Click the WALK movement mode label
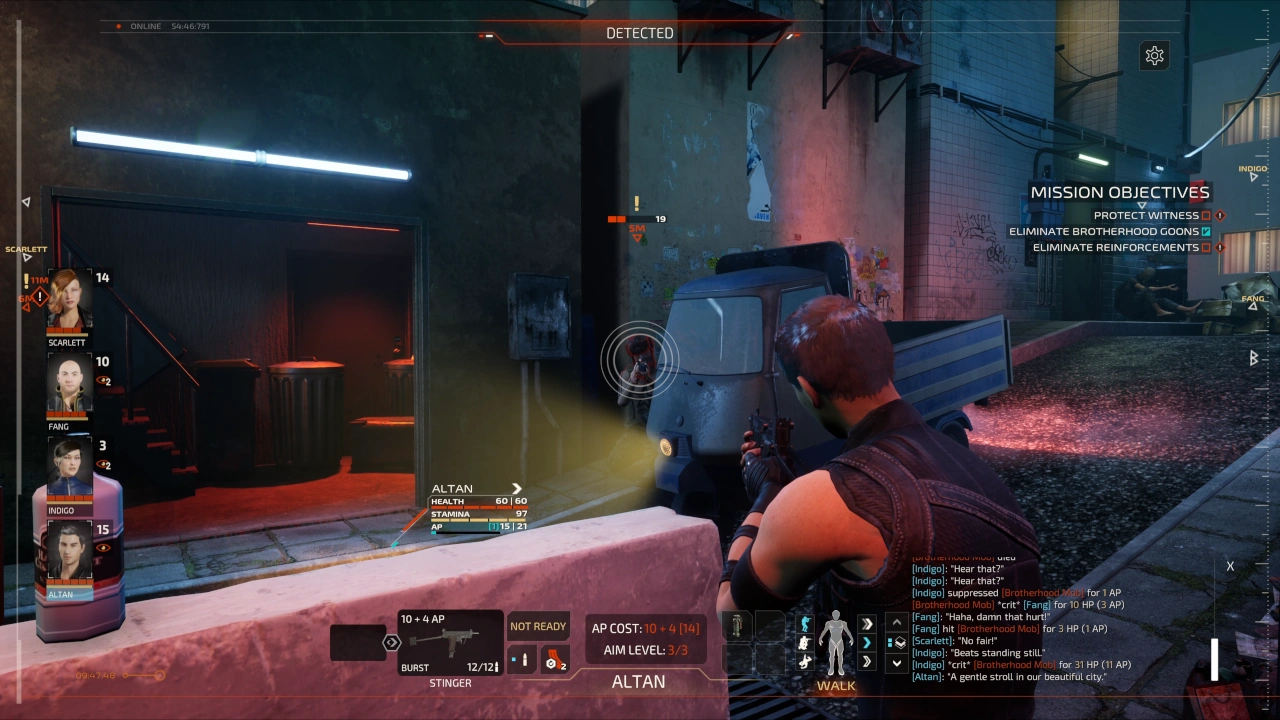The height and width of the screenshot is (720, 1280). [x=836, y=685]
